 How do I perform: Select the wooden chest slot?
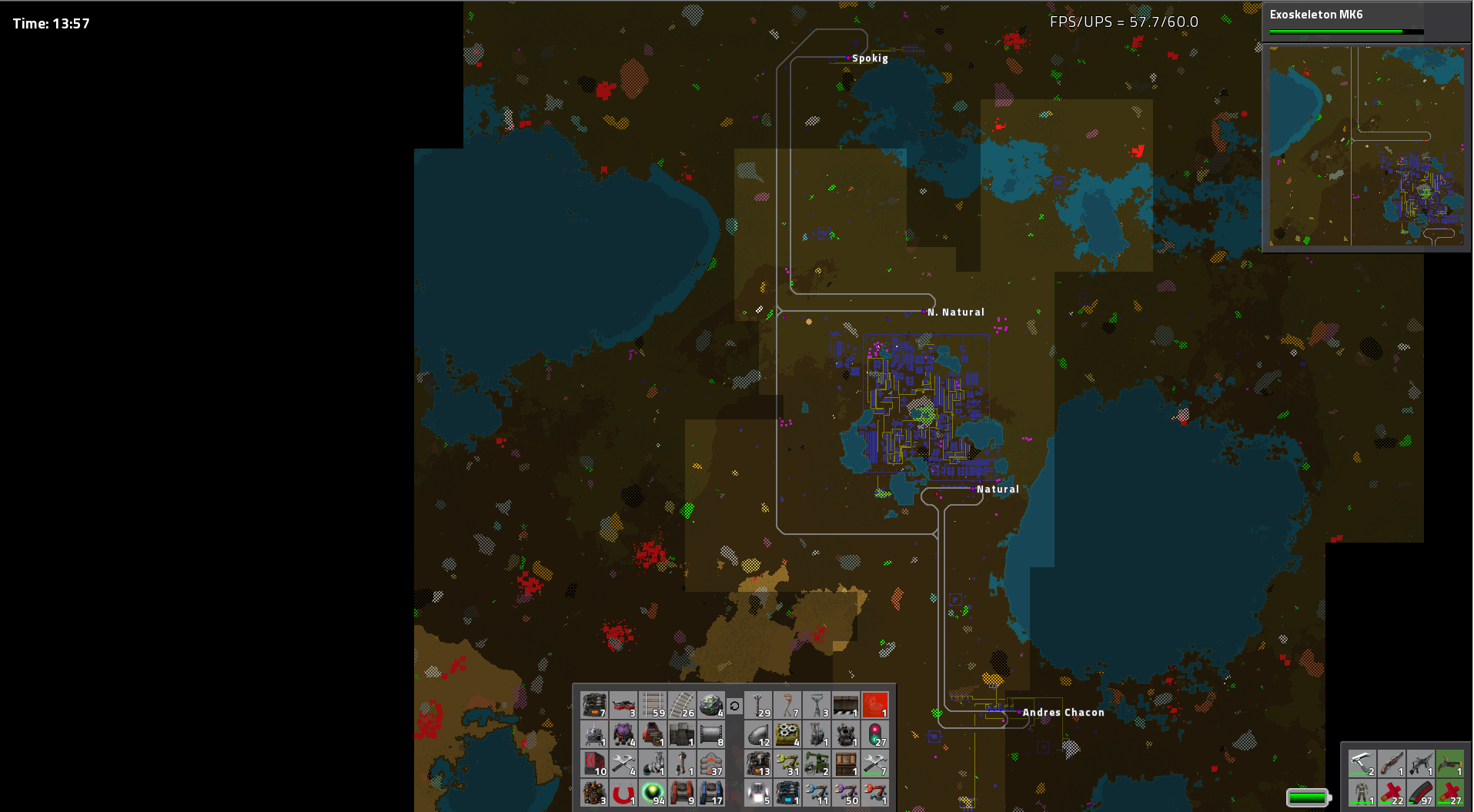(846, 764)
